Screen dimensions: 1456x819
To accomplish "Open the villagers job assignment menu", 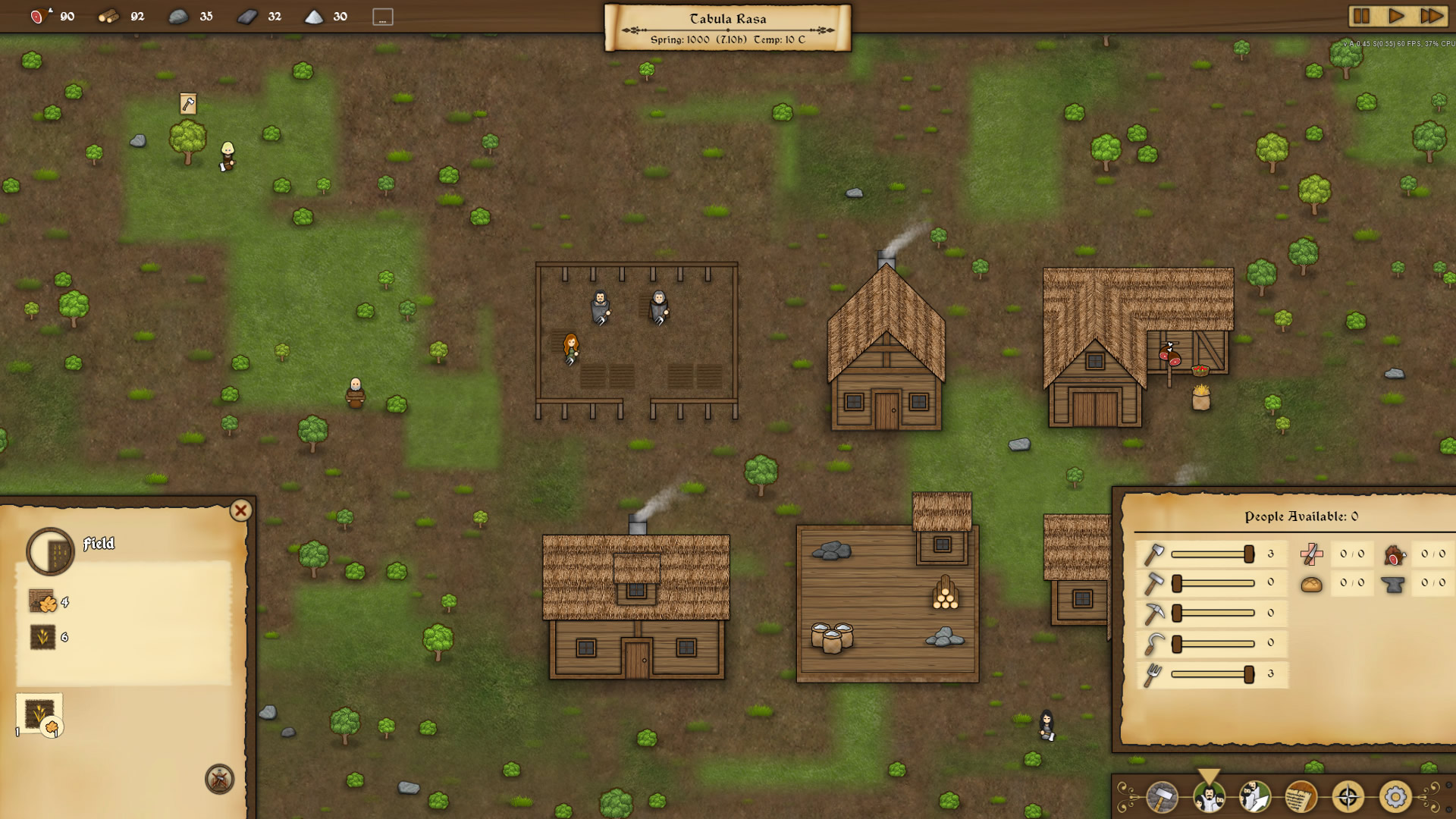I will click(1208, 796).
